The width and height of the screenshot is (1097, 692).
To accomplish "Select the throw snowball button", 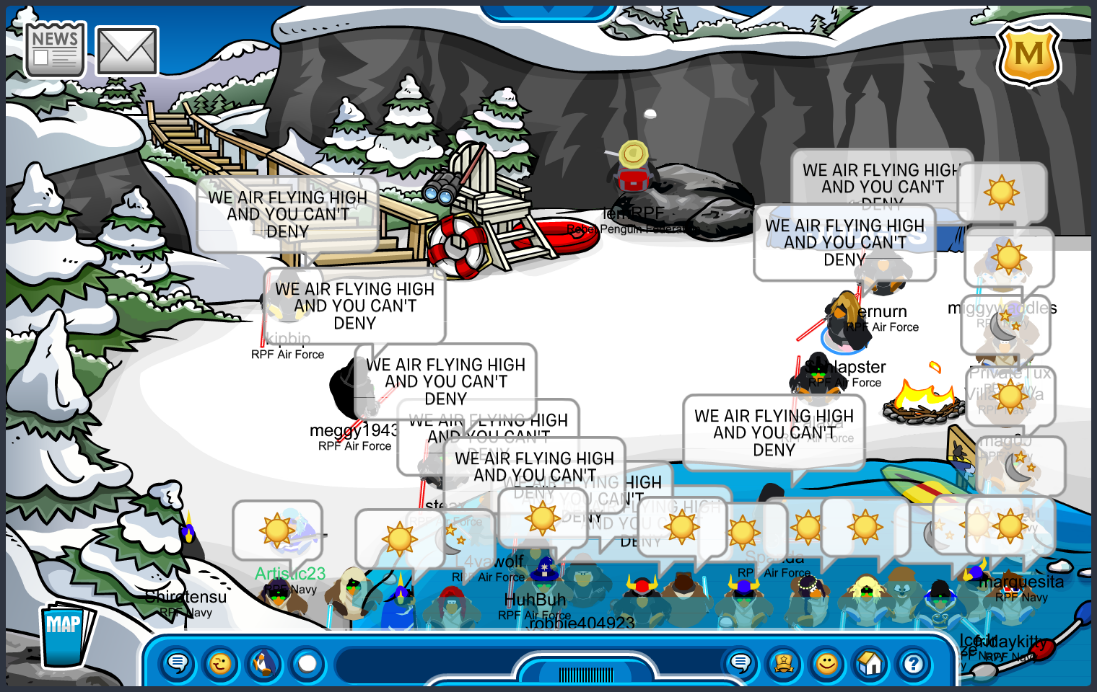I will pyautogui.click(x=306, y=662).
